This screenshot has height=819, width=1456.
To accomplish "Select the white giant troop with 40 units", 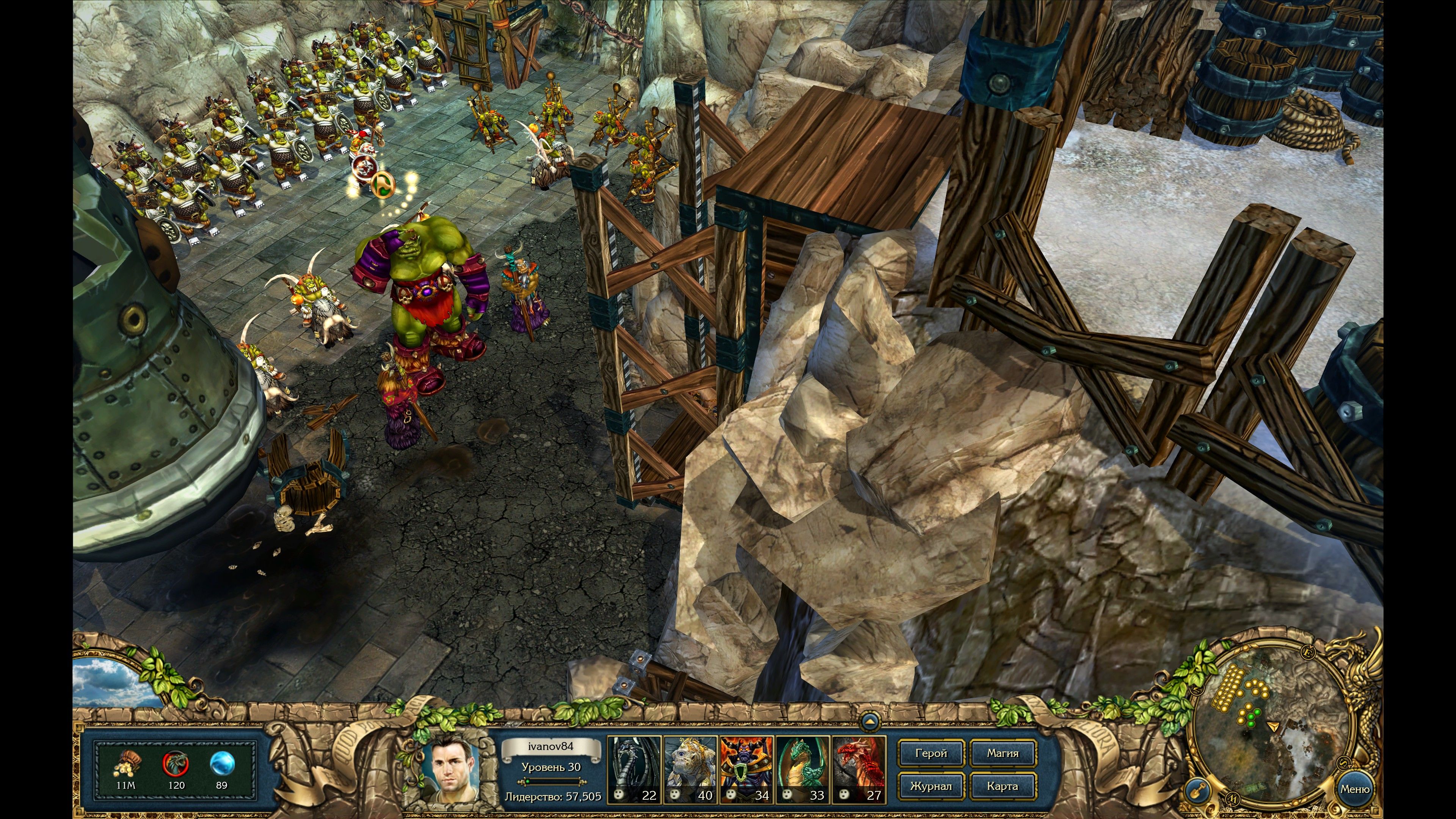I will (690, 769).
